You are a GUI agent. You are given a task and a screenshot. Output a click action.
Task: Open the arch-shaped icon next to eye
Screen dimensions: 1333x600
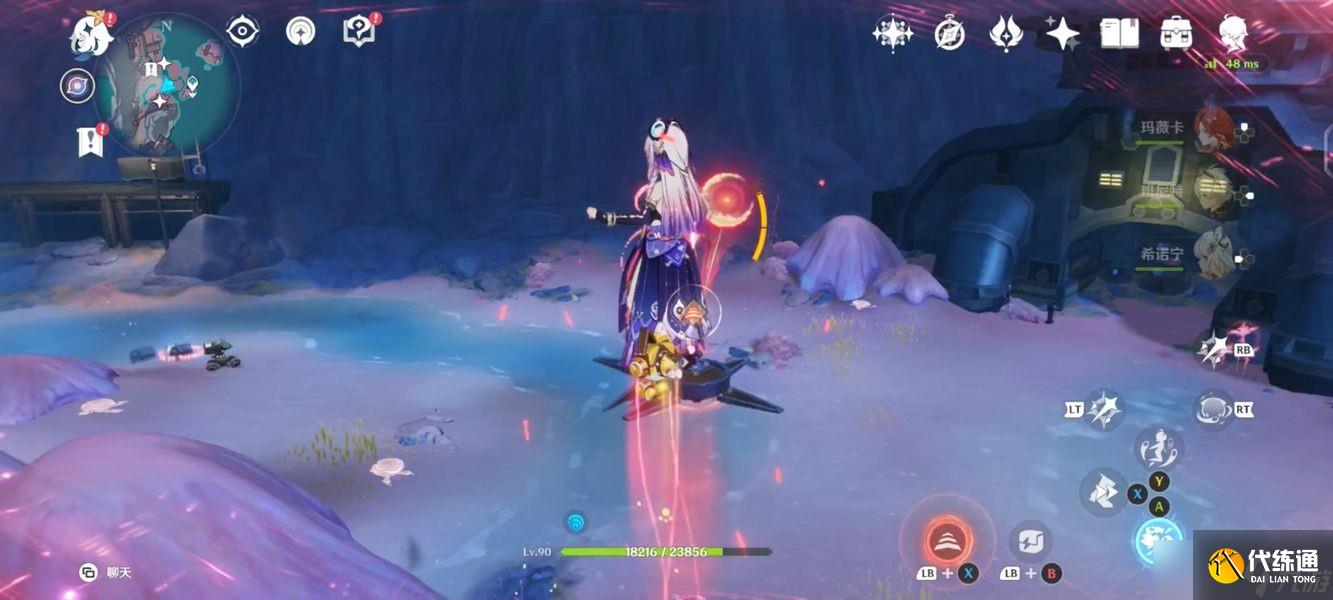(x=300, y=32)
